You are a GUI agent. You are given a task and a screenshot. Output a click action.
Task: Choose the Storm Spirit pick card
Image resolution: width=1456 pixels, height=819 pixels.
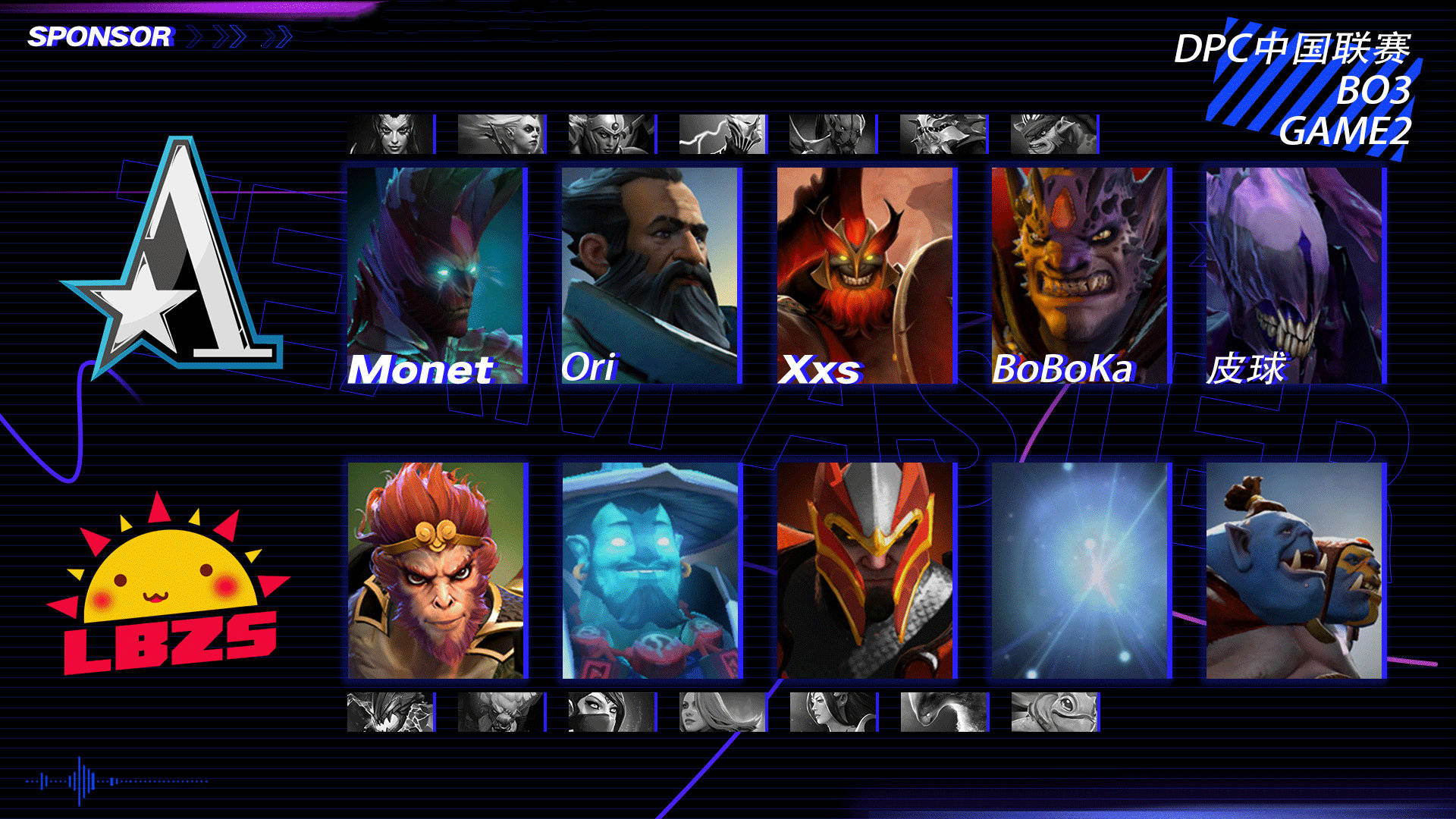pos(651,570)
